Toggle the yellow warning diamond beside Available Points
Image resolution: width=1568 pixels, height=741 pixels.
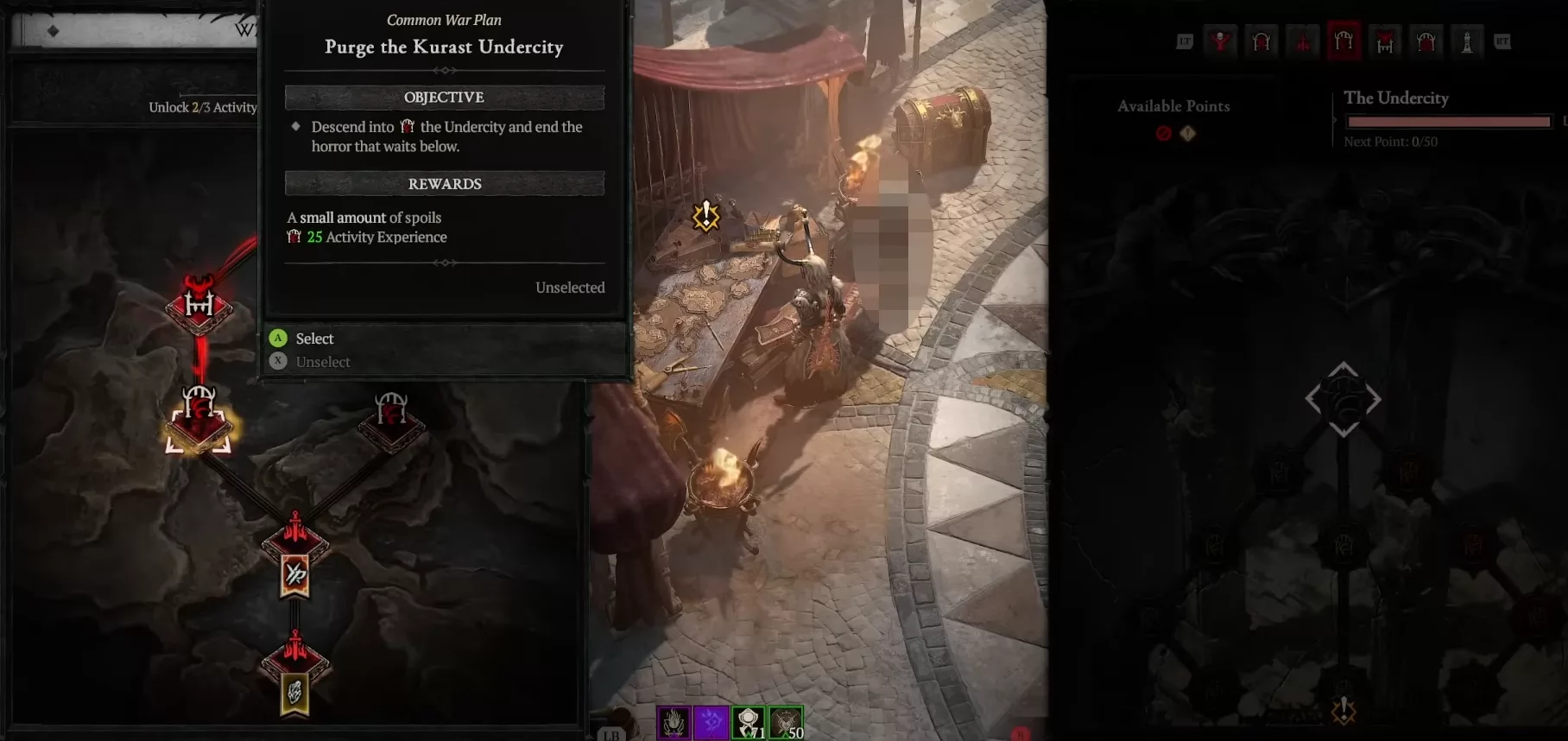1188,134
